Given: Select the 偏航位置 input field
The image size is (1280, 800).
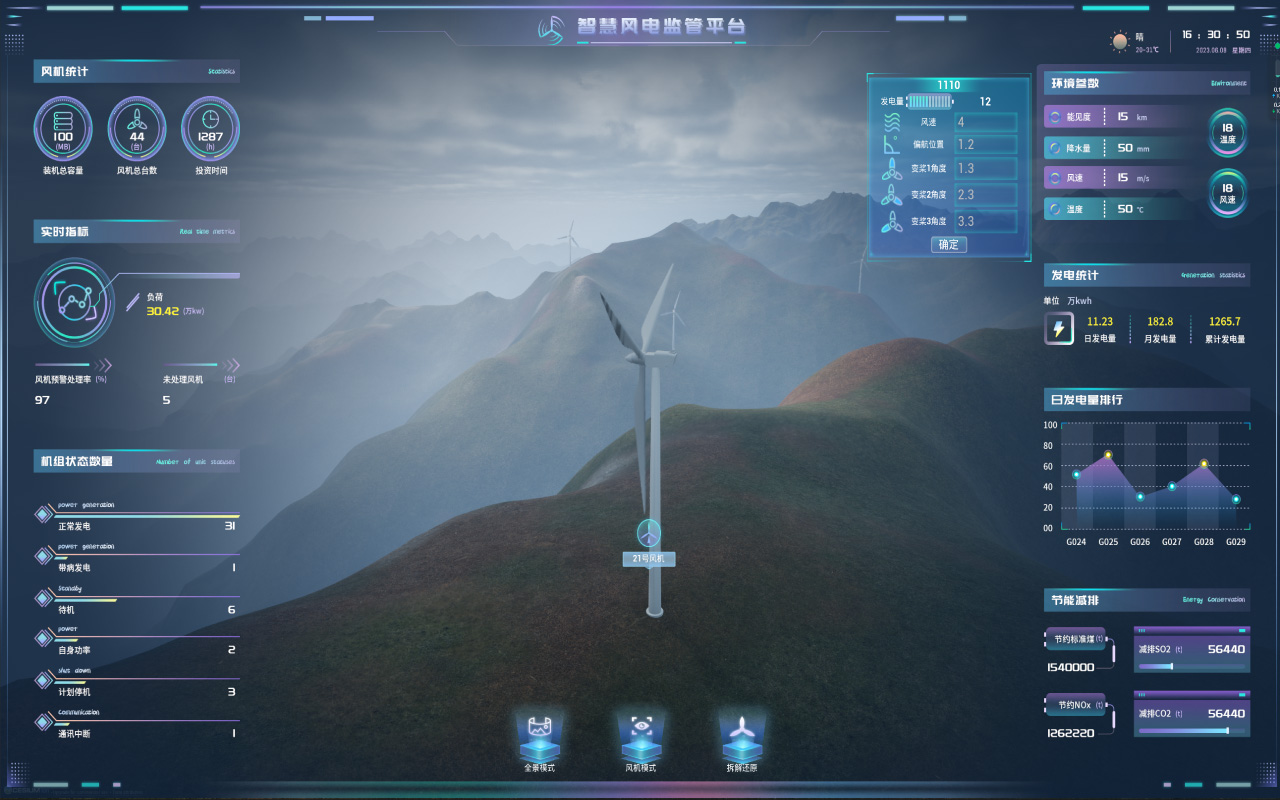Looking at the screenshot, I should (985, 145).
